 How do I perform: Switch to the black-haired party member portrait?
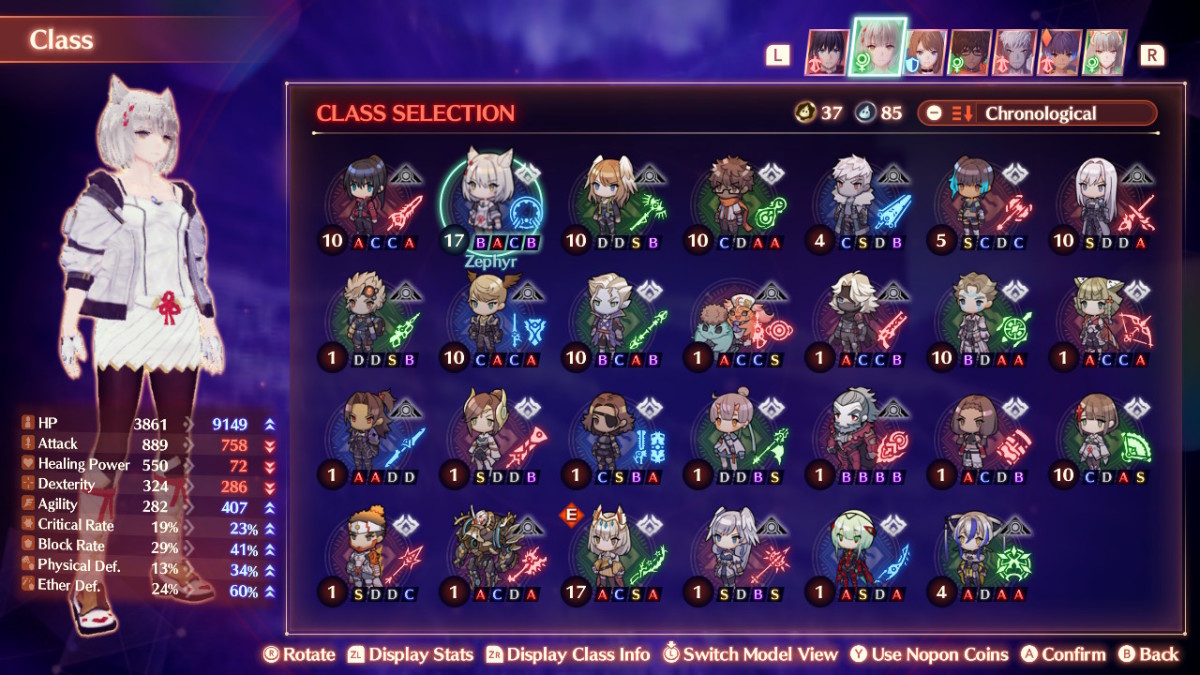tap(827, 52)
